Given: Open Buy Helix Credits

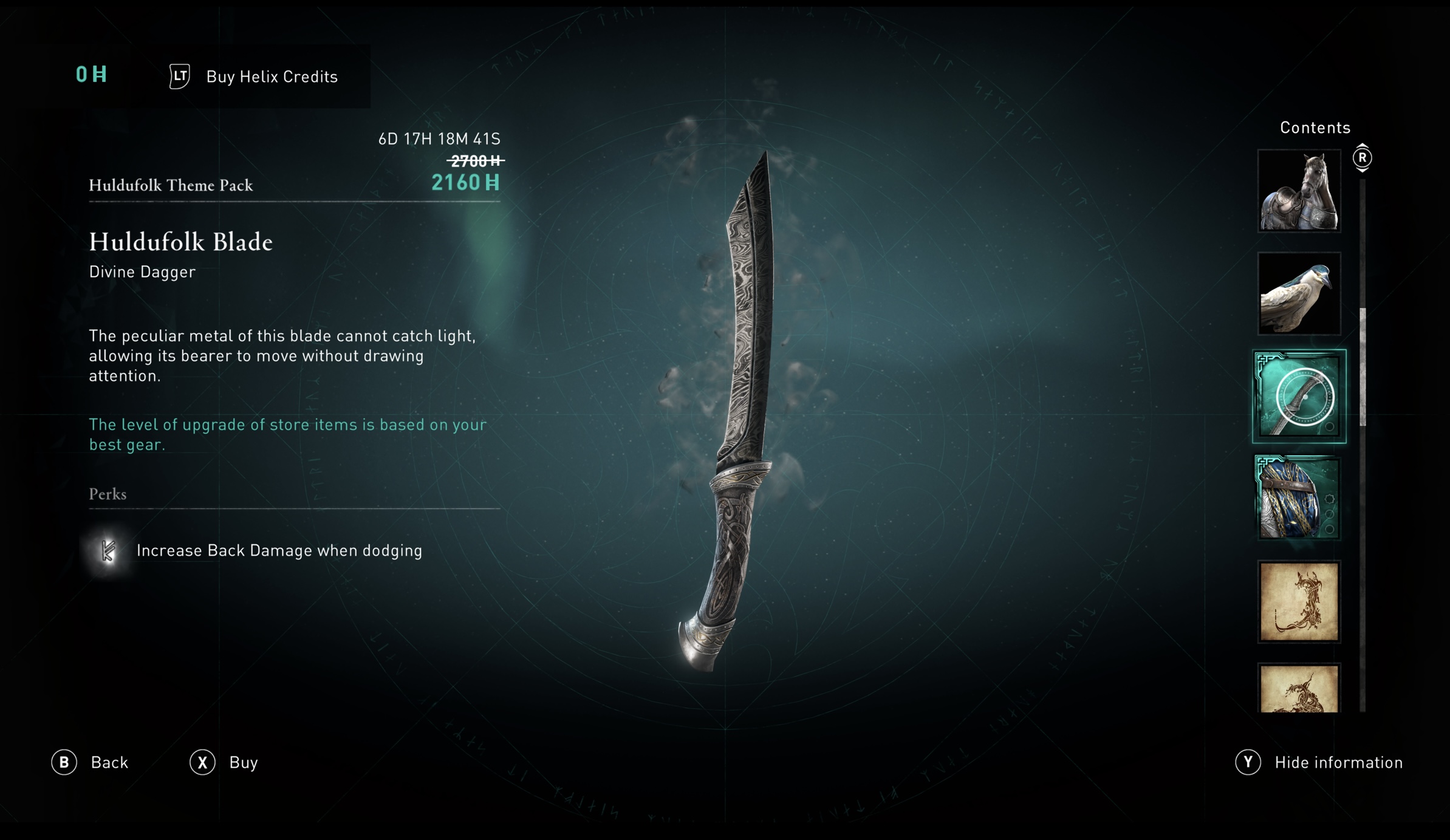Looking at the screenshot, I should pos(272,77).
